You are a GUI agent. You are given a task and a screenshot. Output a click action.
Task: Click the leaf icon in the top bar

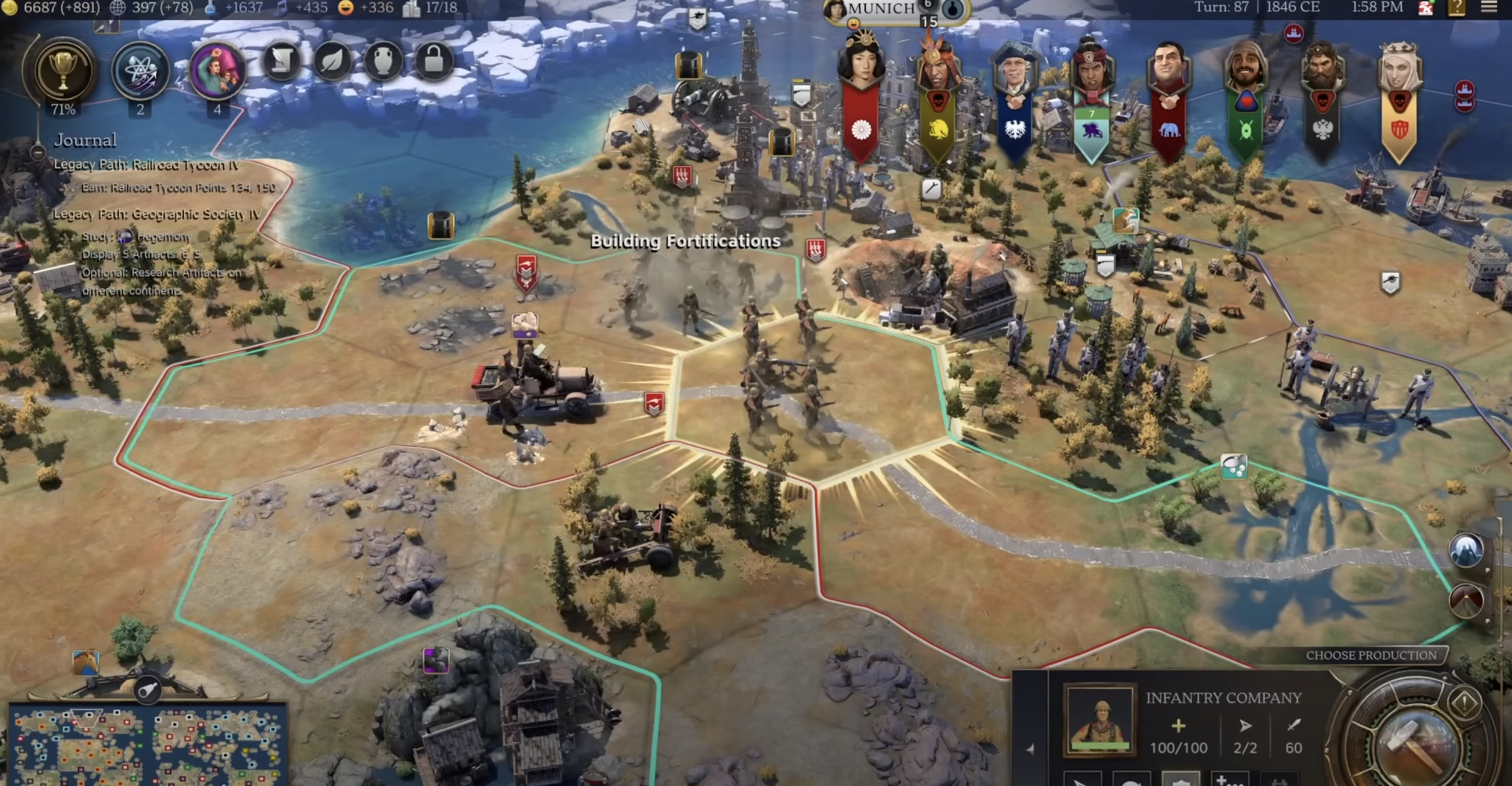[x=332, y=61]
